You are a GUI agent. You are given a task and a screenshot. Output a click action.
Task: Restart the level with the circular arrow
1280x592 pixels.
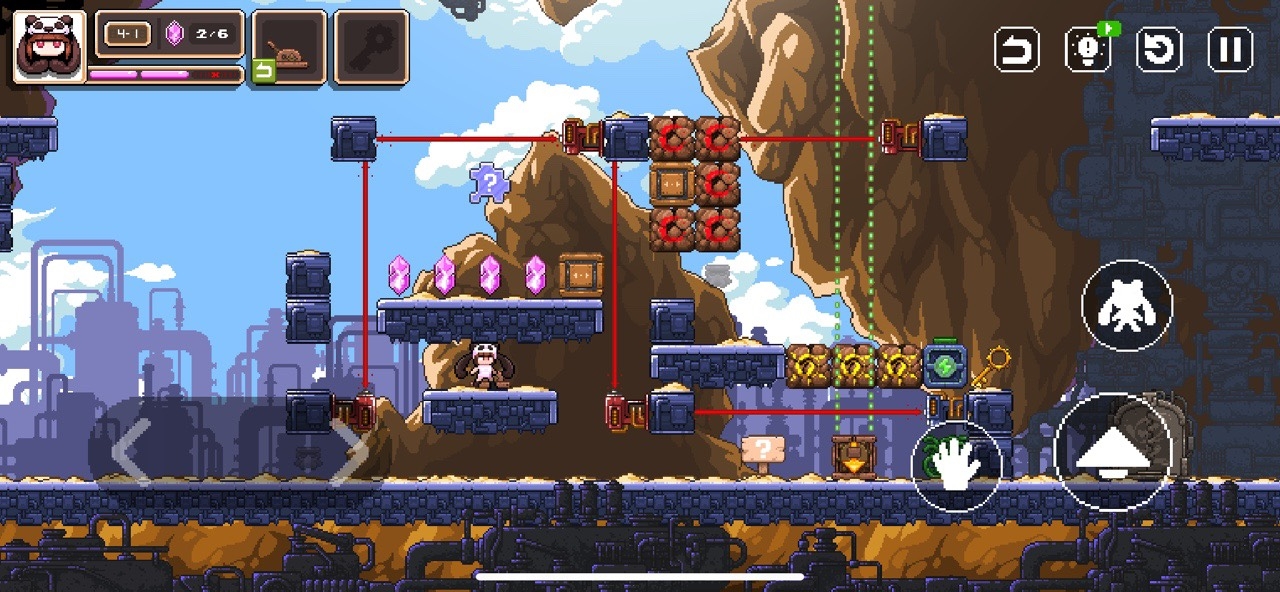click(x=1159, y=49)
